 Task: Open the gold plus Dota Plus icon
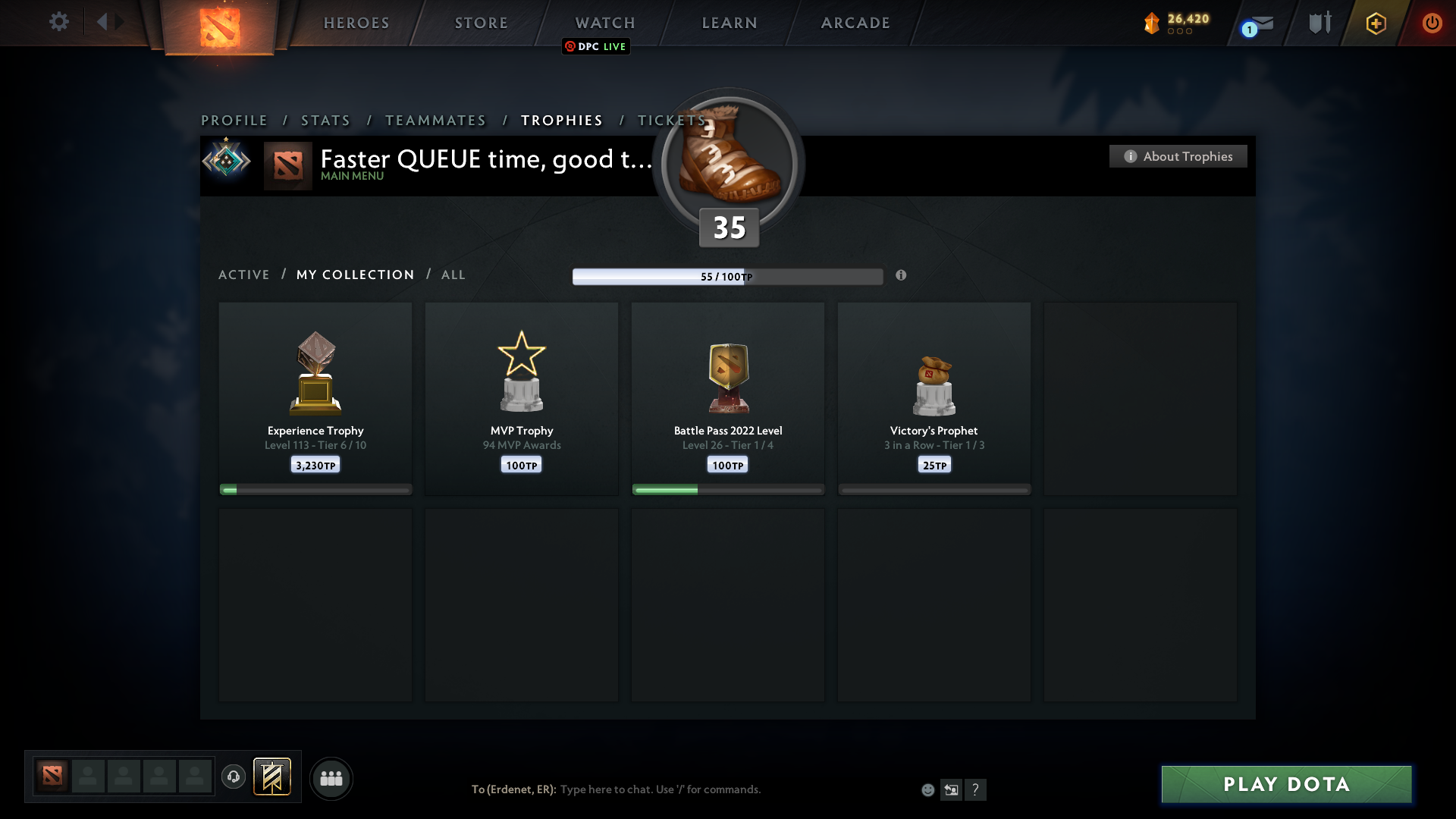(1376, 23)
